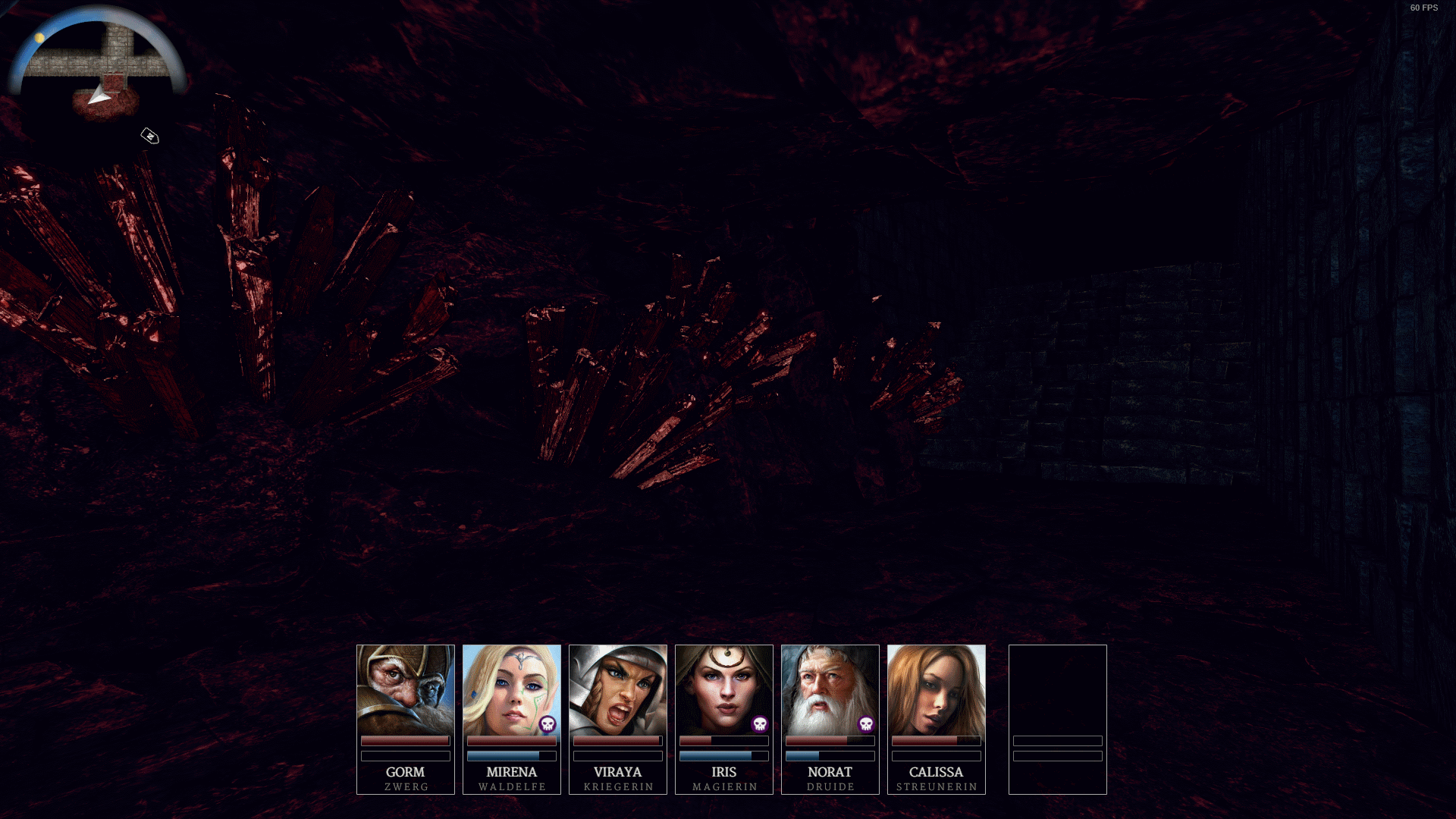Open the dungeon minimap
The image size is (1456, 819).
(97, 62)
